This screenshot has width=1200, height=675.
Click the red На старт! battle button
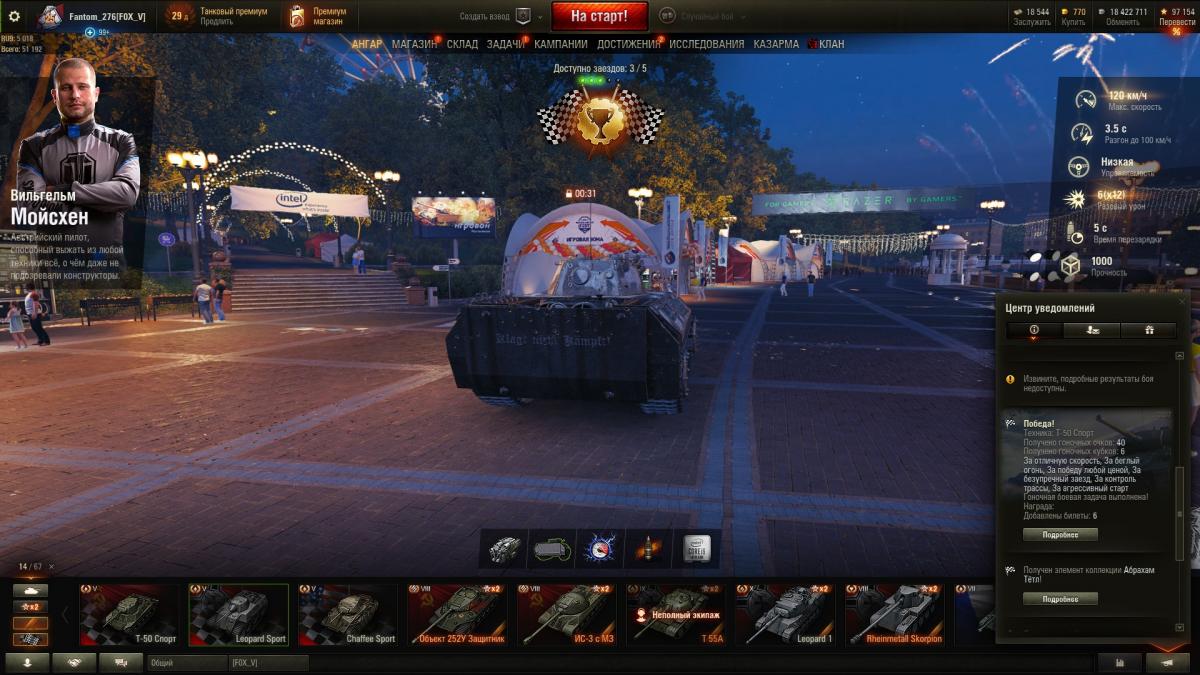[599, 16]
